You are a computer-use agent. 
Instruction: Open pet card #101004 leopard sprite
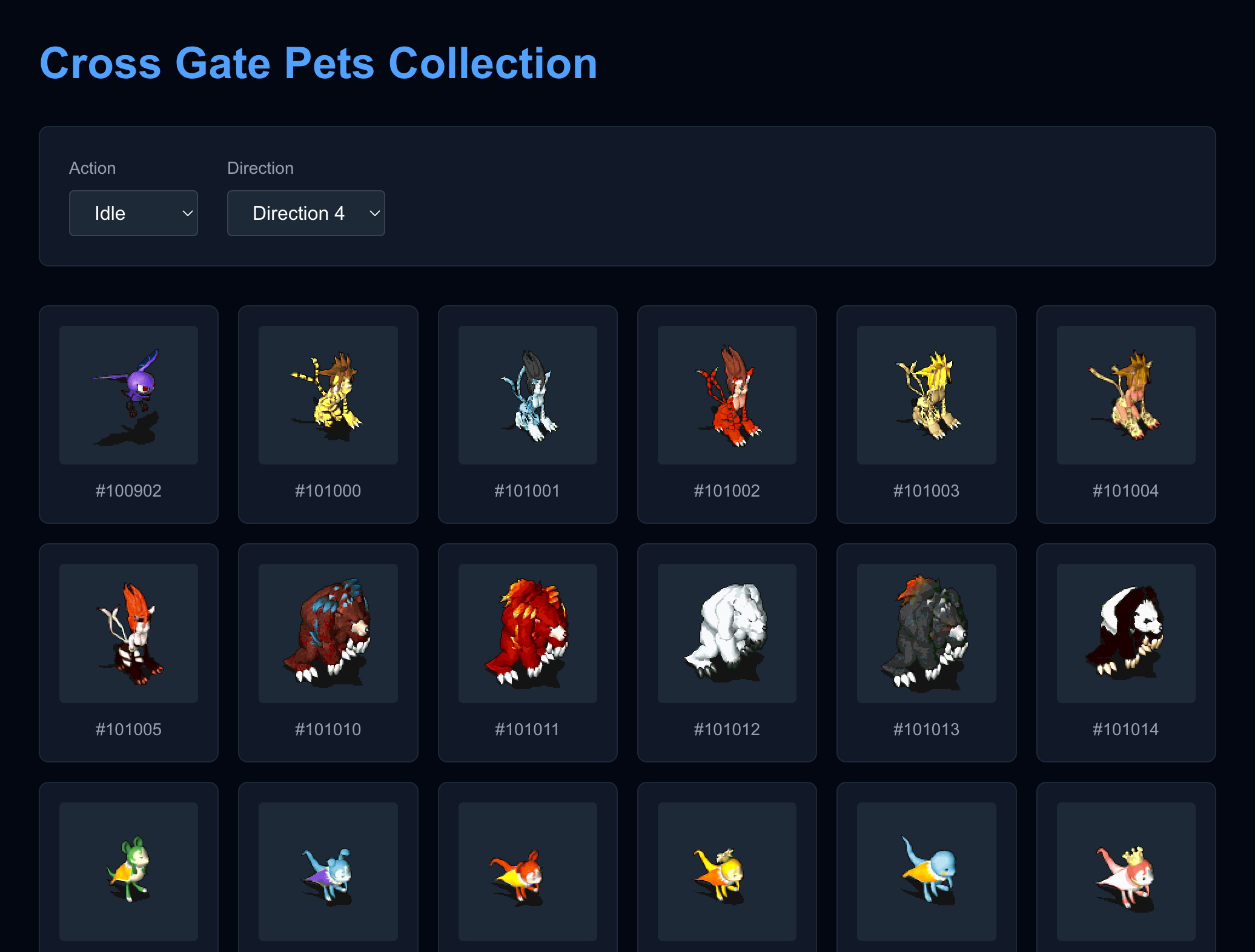(1125, 395)
